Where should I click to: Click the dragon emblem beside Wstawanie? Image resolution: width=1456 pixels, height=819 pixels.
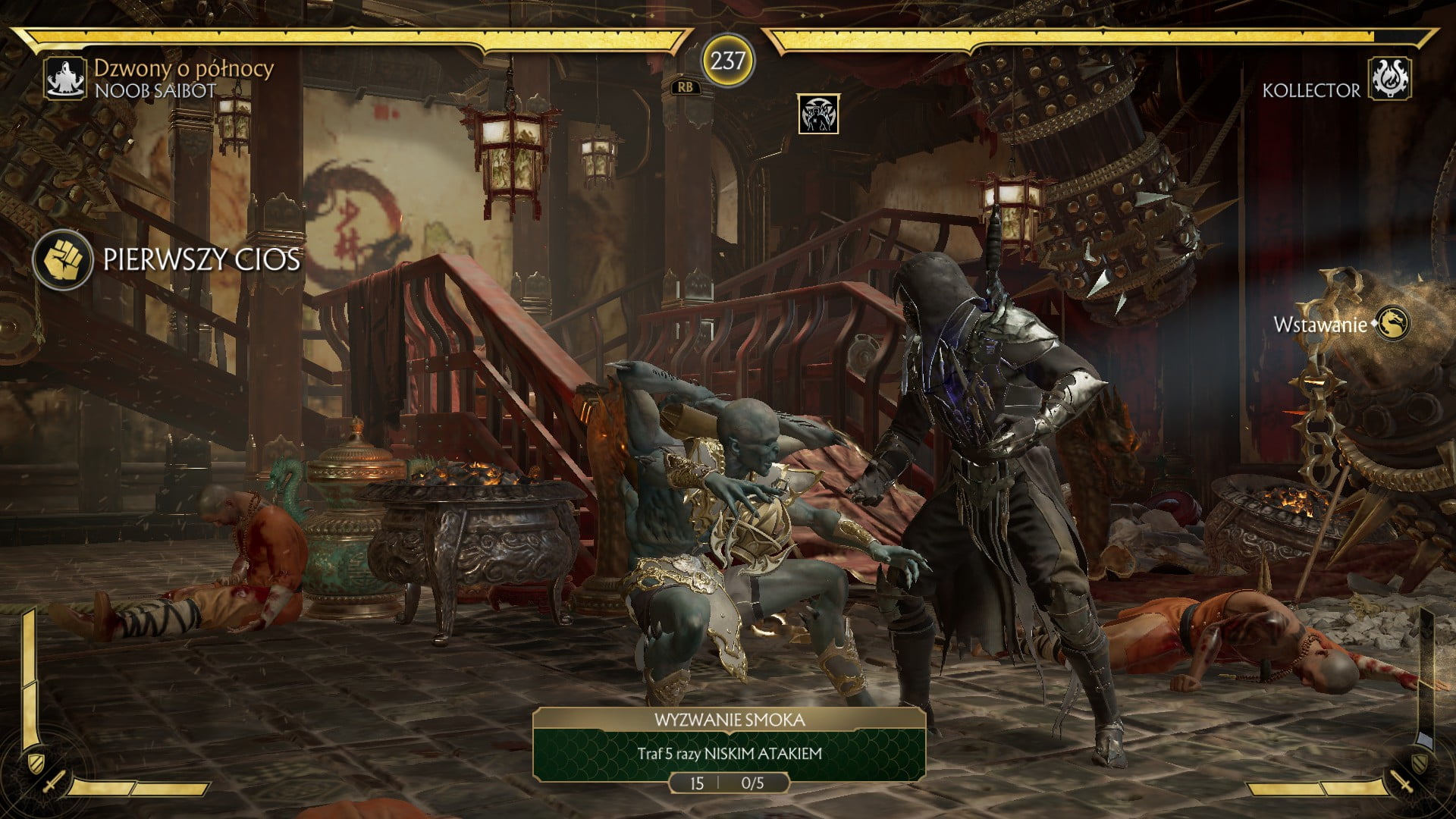pyautogui.click(x=1393, y=324)
